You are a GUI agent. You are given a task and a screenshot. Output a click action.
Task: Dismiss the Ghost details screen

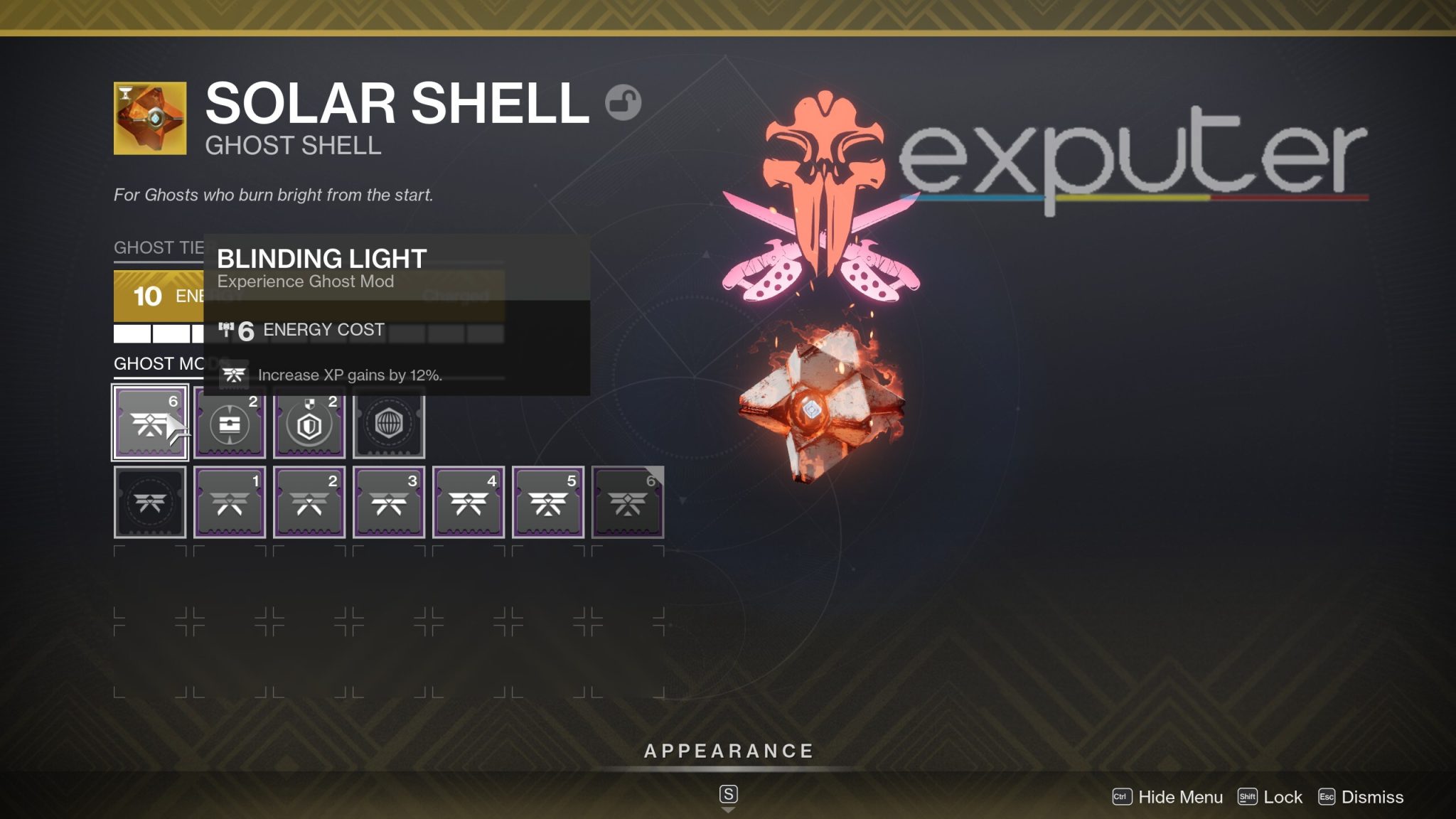[1373, 797]
